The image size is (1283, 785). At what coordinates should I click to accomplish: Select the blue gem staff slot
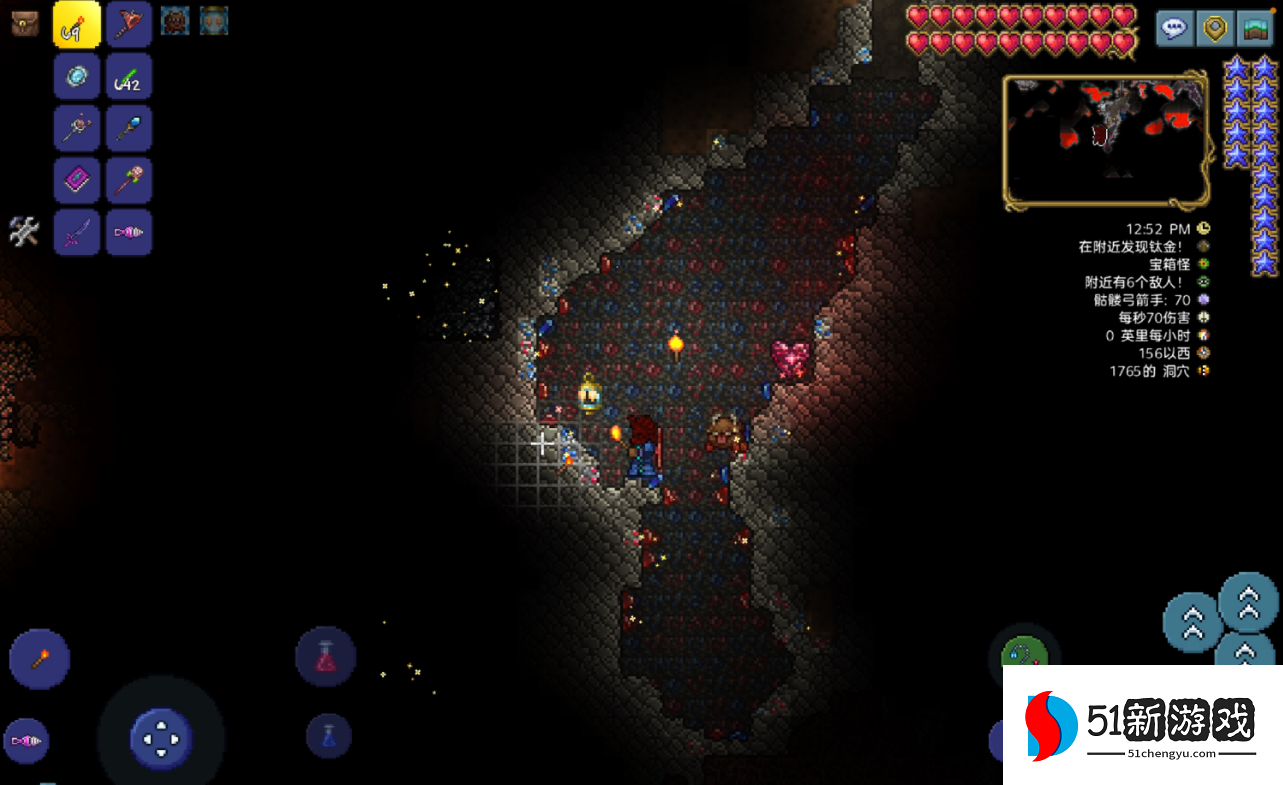click(x=129, y=129)
